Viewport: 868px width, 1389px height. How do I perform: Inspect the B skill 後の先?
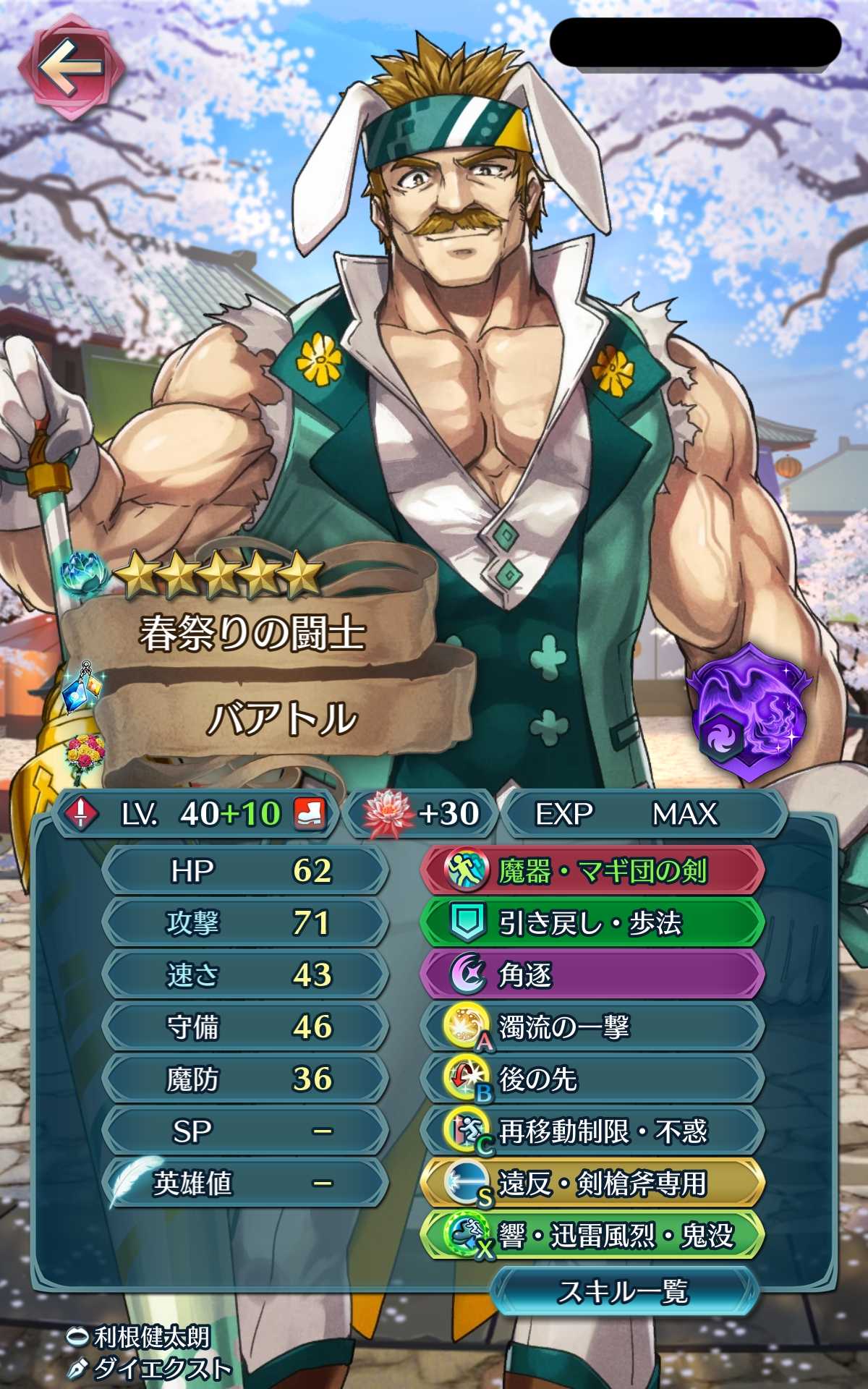coord(593,1079)
